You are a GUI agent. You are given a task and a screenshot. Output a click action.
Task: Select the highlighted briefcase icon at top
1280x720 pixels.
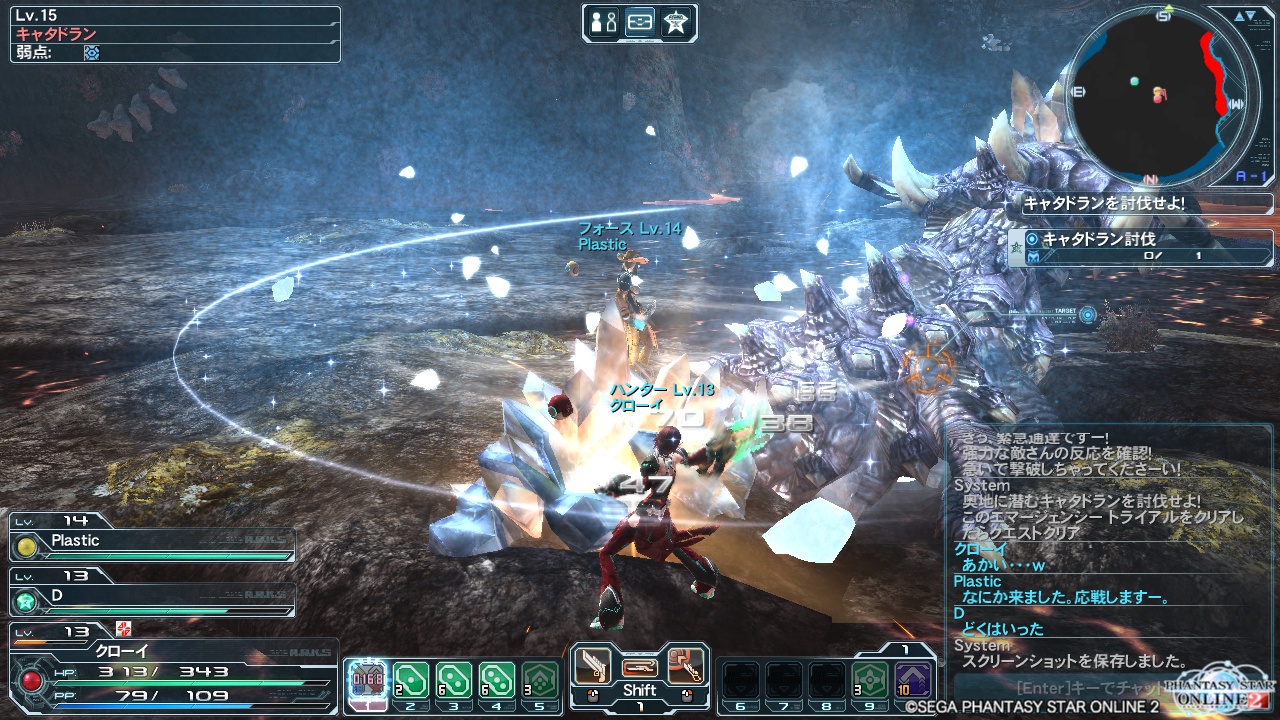point(640,23)
